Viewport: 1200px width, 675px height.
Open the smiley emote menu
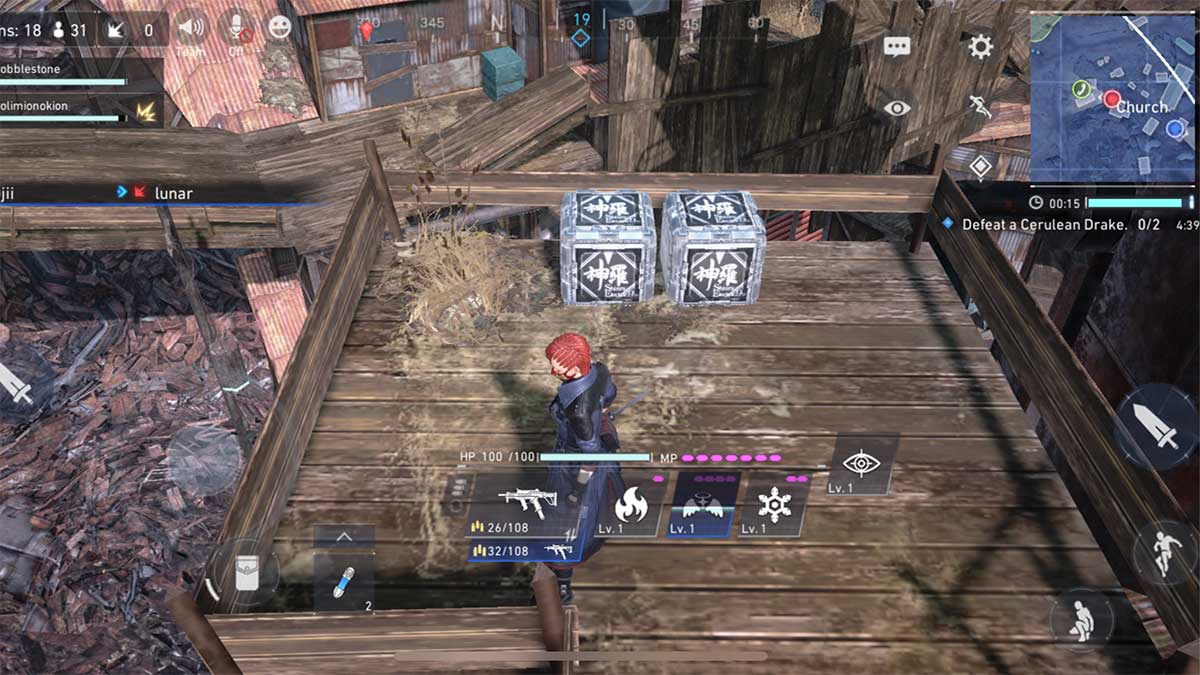pyautogui.click(x=280, y=27)
